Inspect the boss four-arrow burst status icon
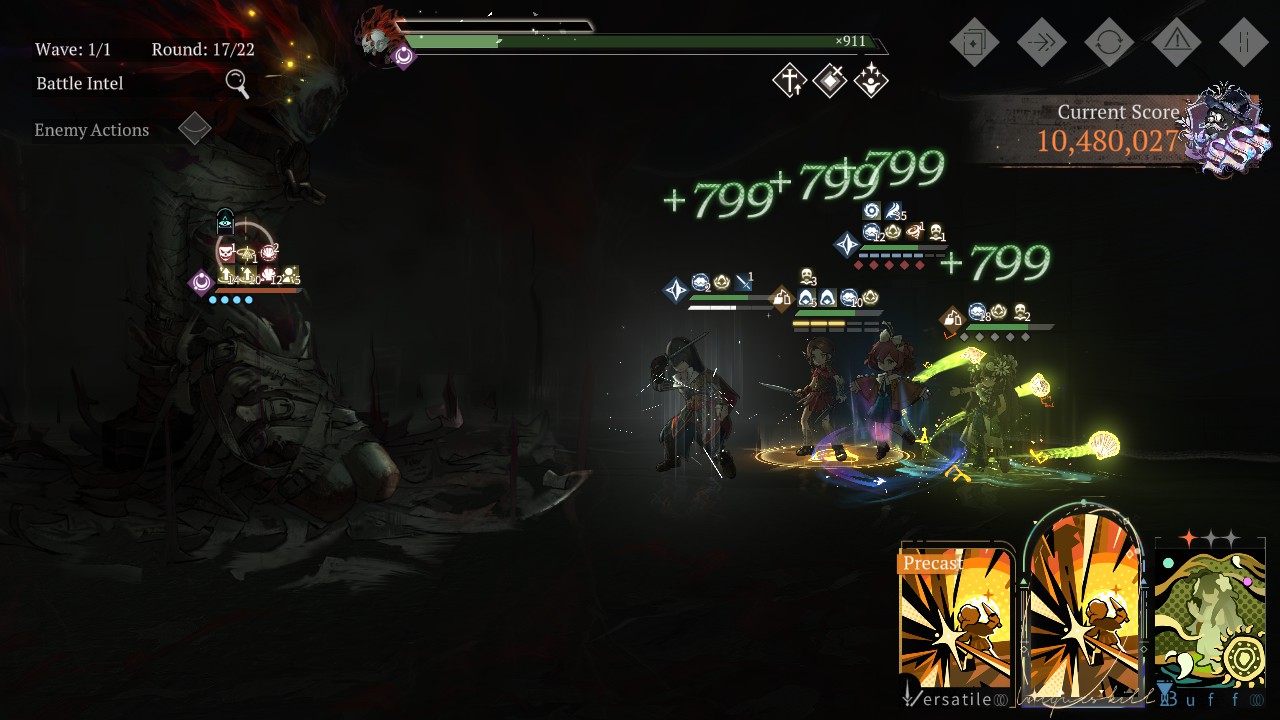 coord(871,81)
